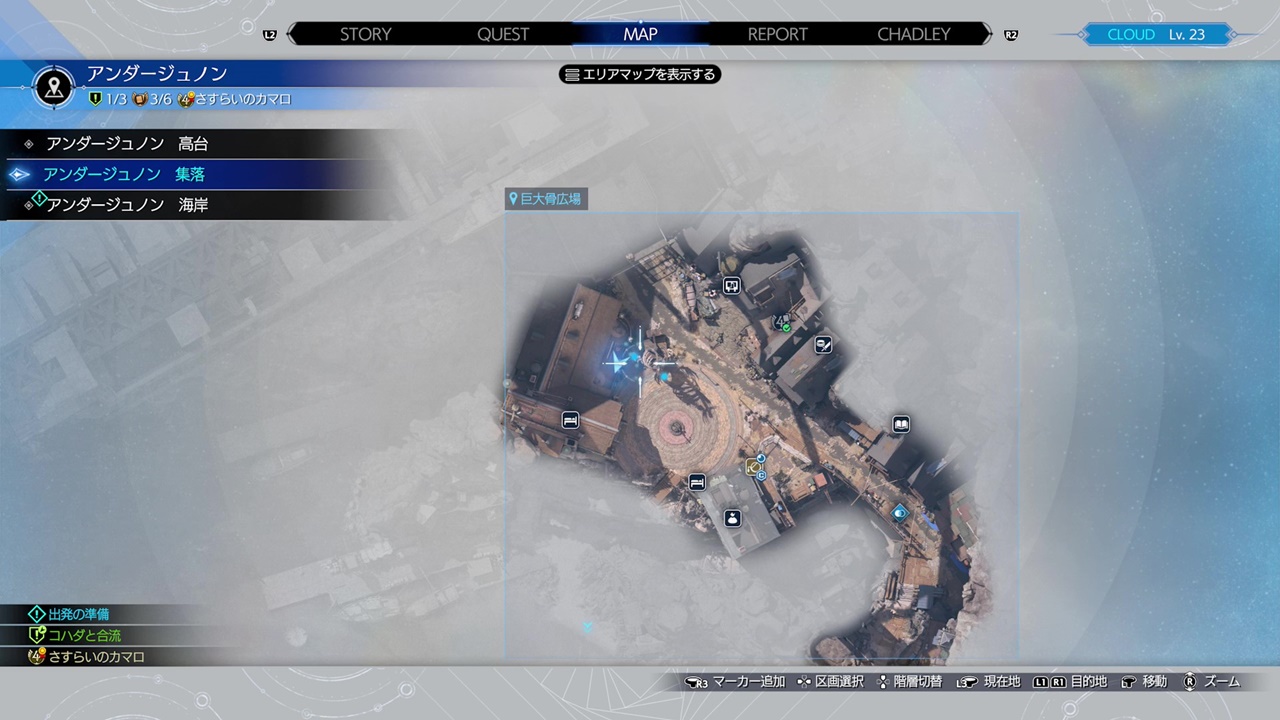The image size is (1280, 720).
Task: Click the 巨大骨広場 location label
Action: pyautogui.click(x=545, y=199)
